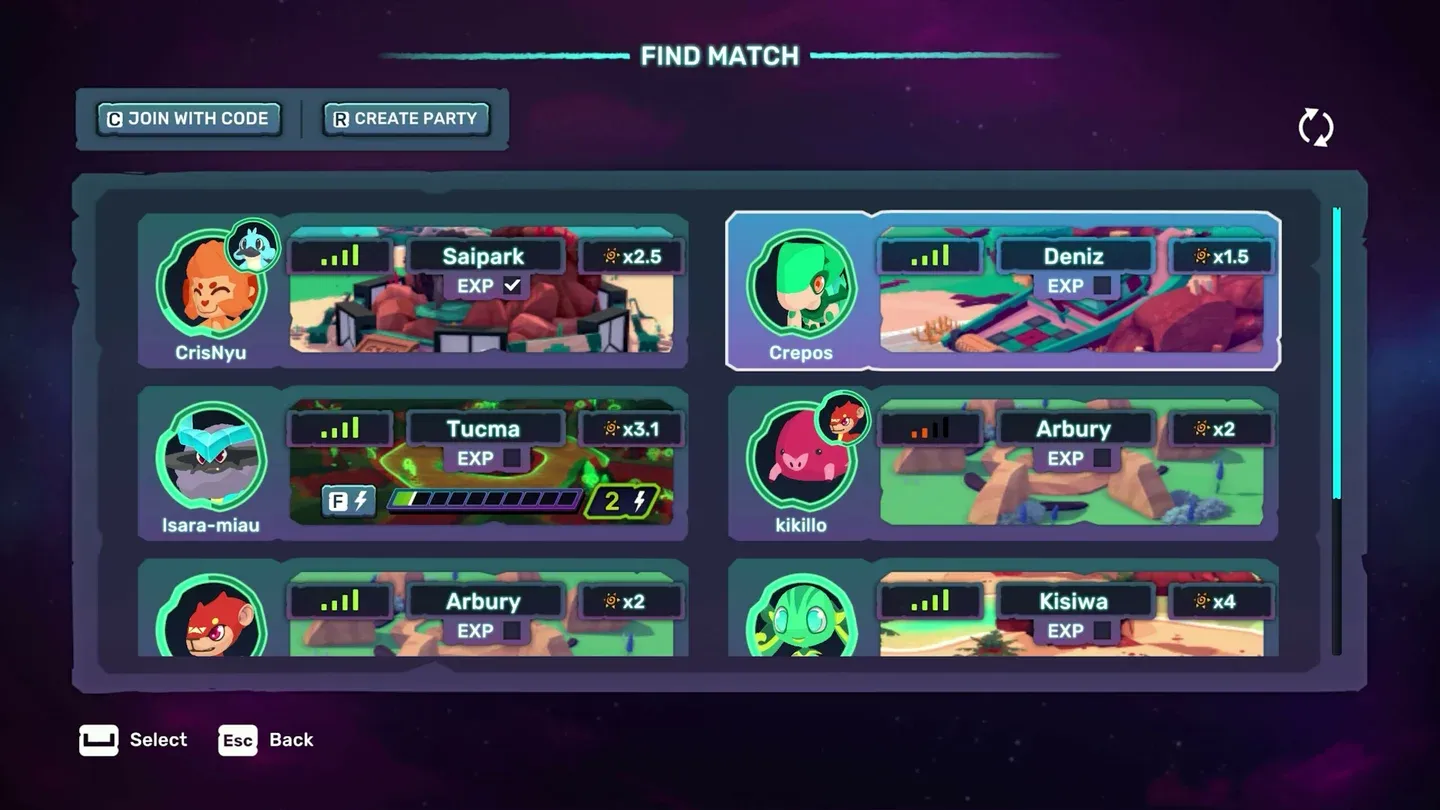Image resolution: width=1440 pixels, height=810 pixels.
Task: Click kikillo's pink avatar portrait
Action: [x=803, y=462]
